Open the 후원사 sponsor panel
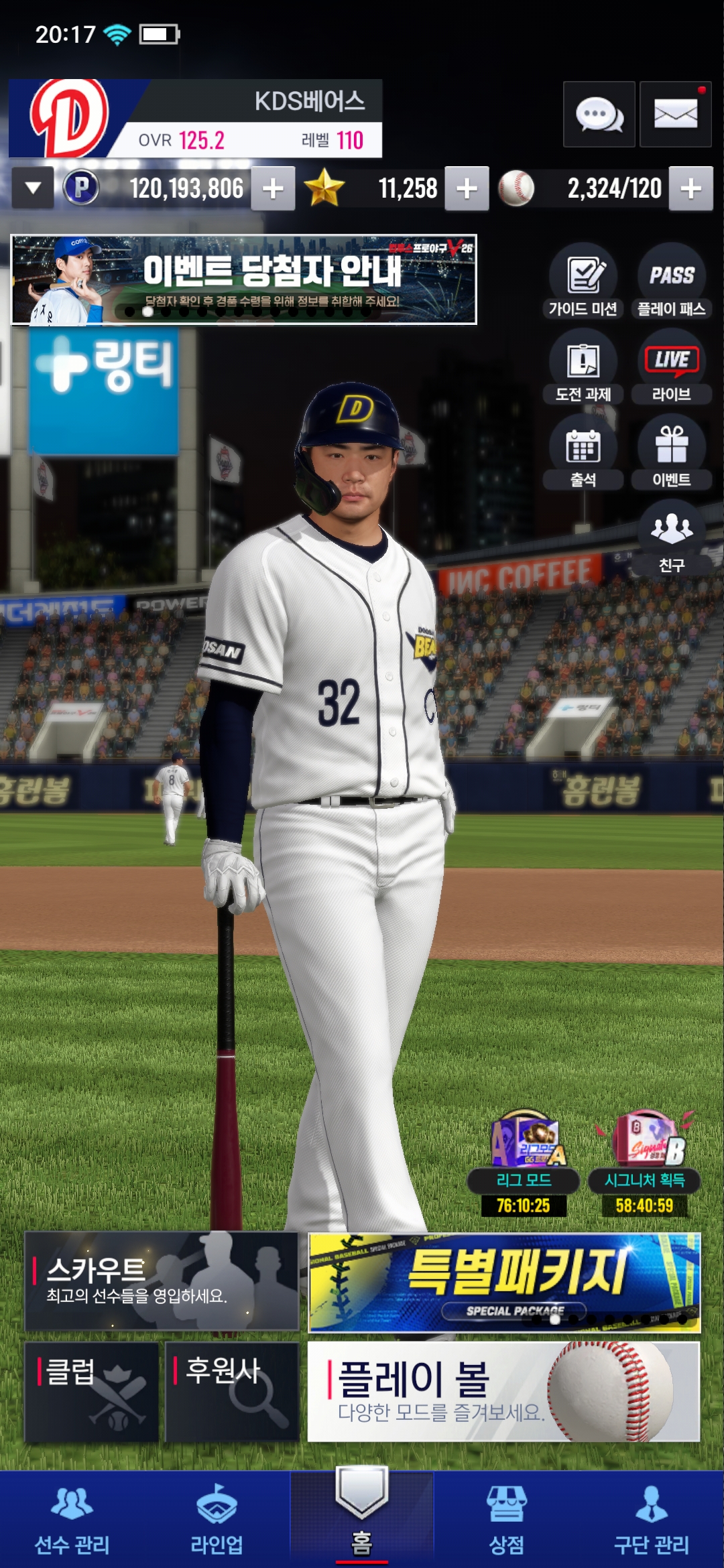Screen dimensions: 724x1568 231,1391
